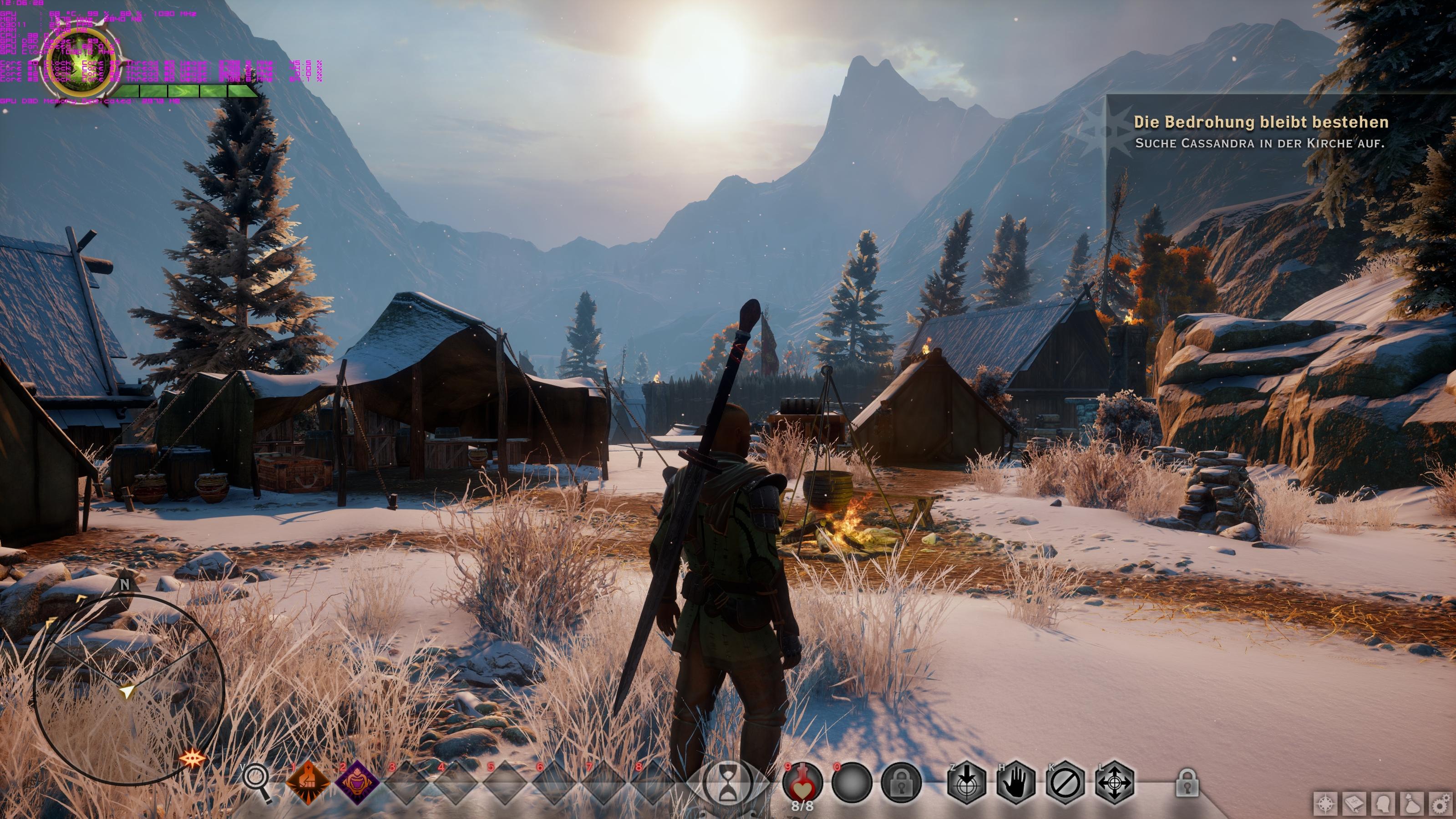Trigger the purple roaring face ability
The height and width of the screenshot is (819, 1456).
click(357, 782)
